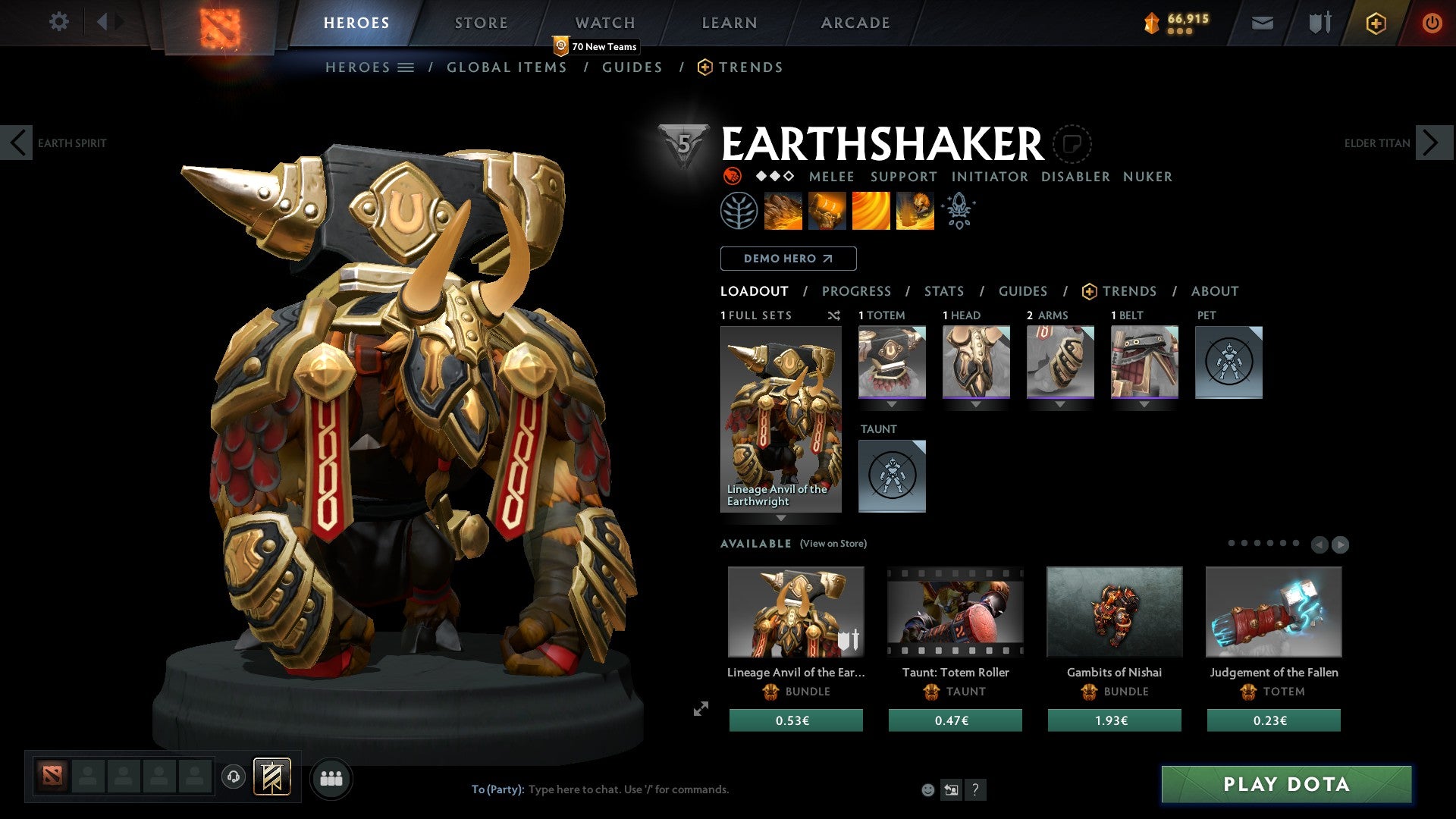Click the down chevron under the Totem slot
This screenshot has height=819, width=1456.
point(891,405)
